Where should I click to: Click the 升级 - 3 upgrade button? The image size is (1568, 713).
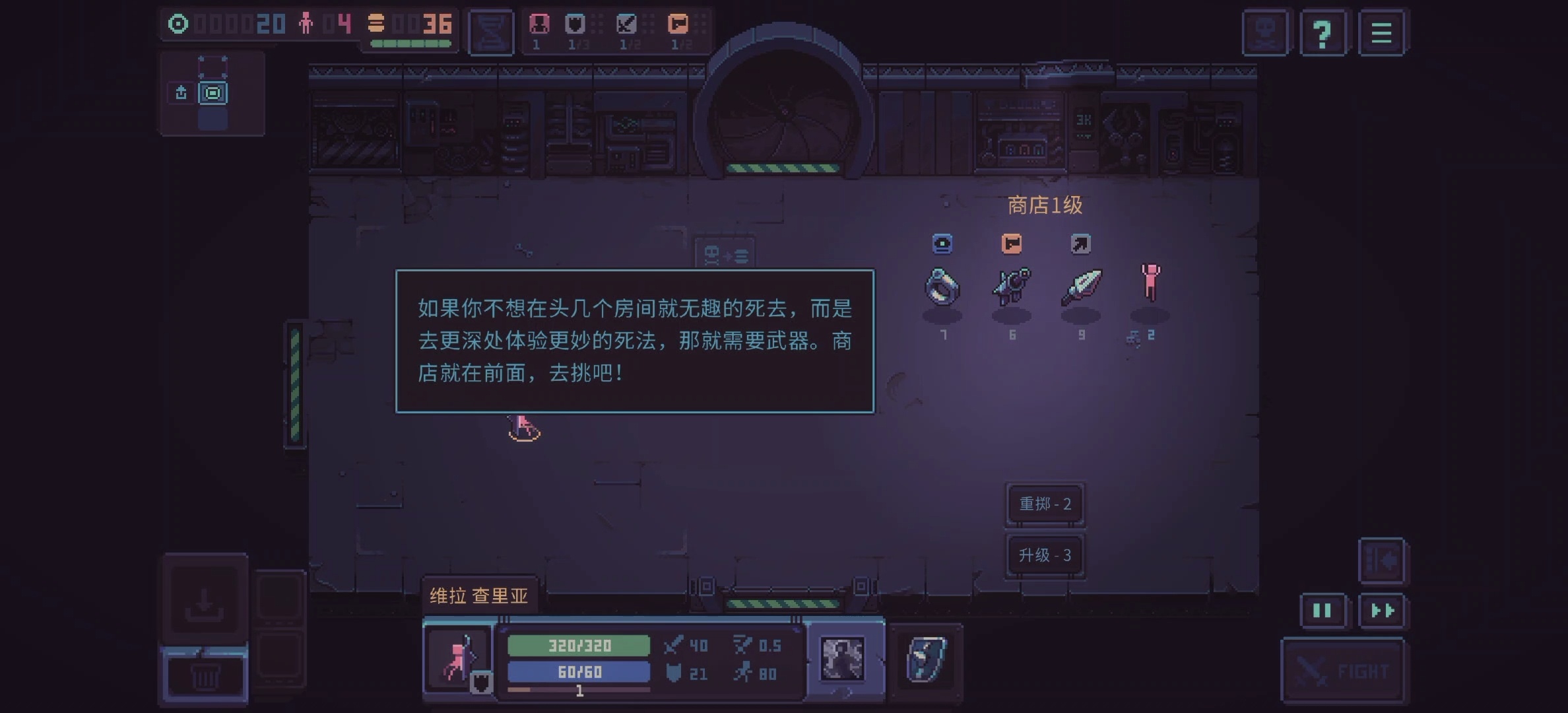click(1045, 555)
